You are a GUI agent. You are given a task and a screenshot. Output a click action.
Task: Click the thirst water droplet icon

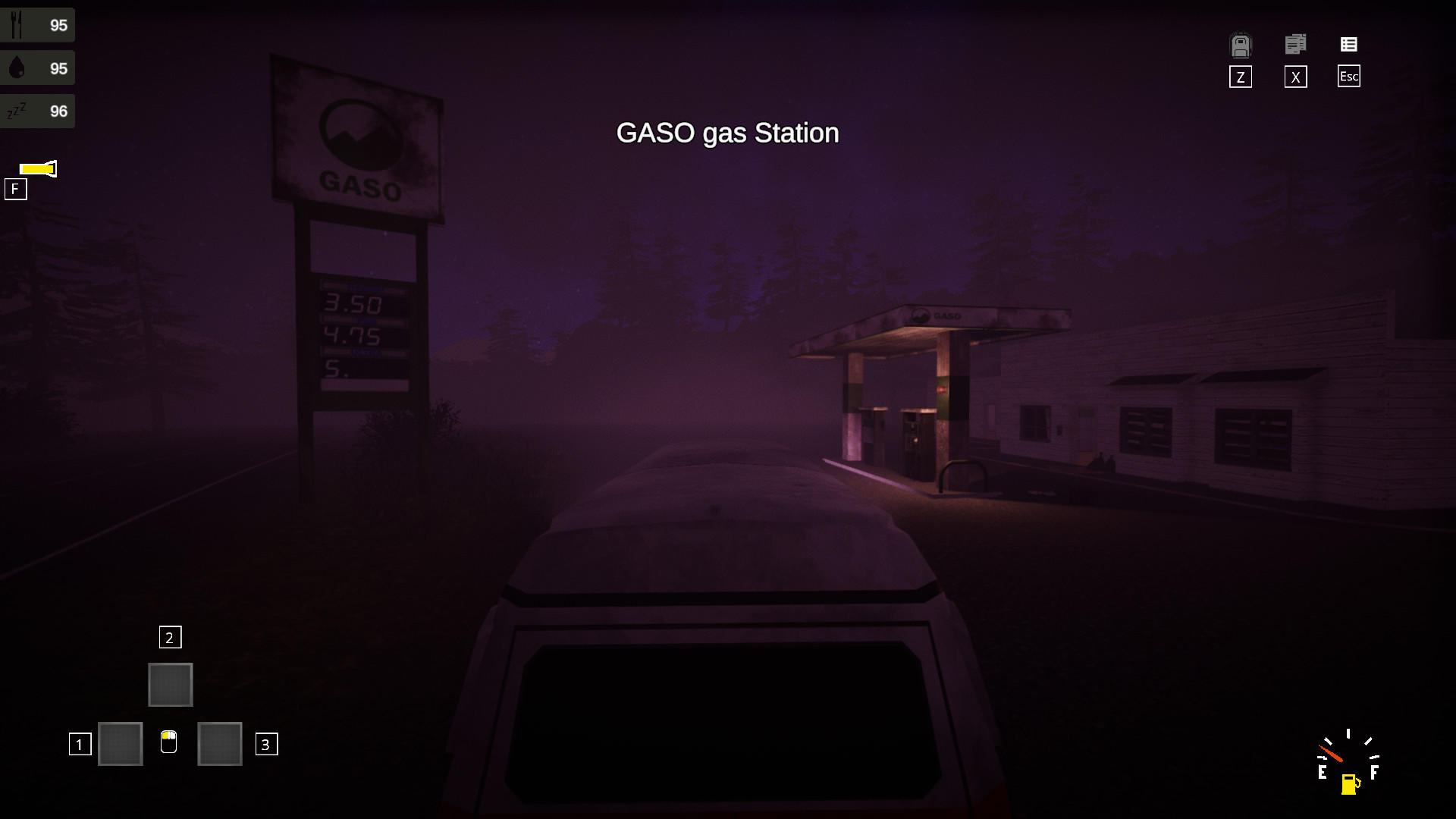[17, 67]
